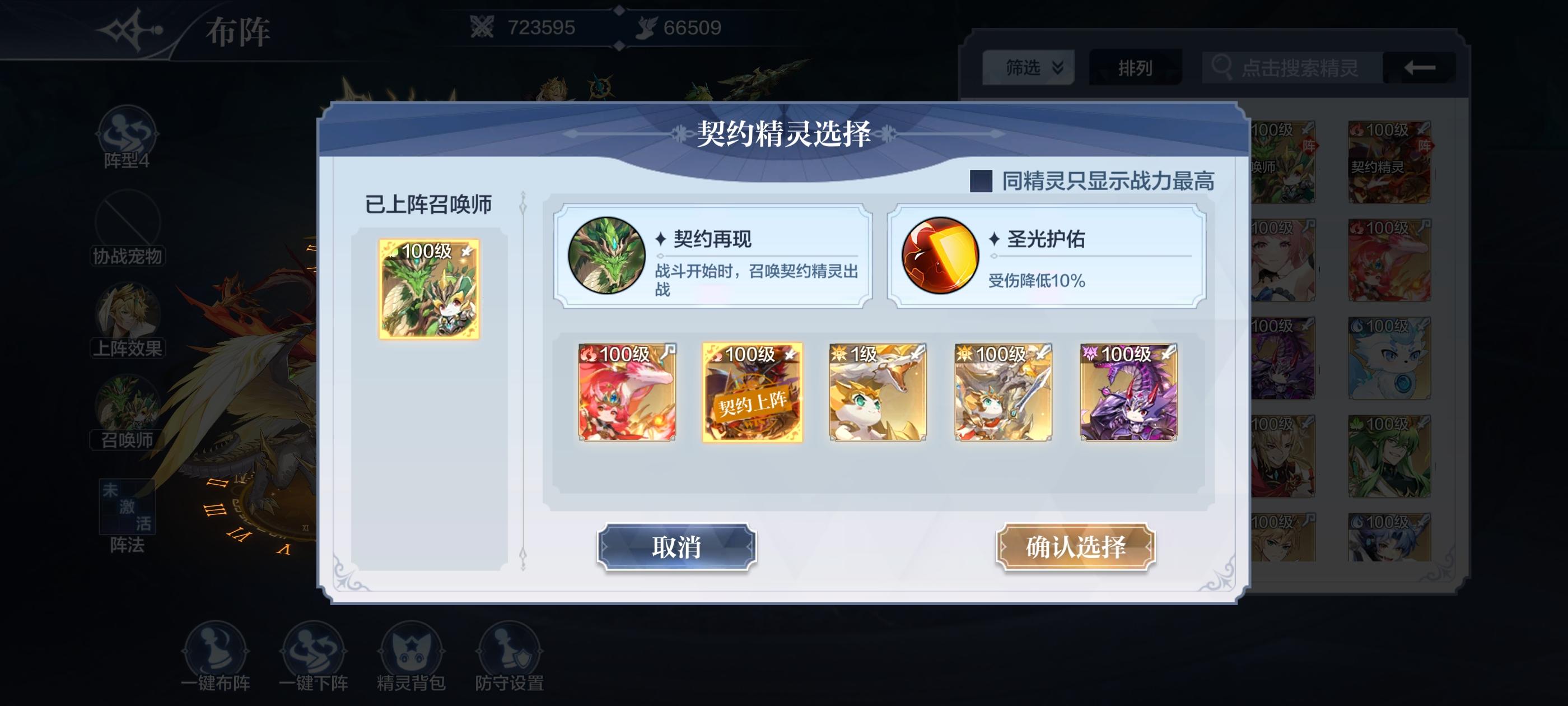Click the 取消 cancel button
Viewport: 1568px width, 706px height.
click(x=677, y=547)
